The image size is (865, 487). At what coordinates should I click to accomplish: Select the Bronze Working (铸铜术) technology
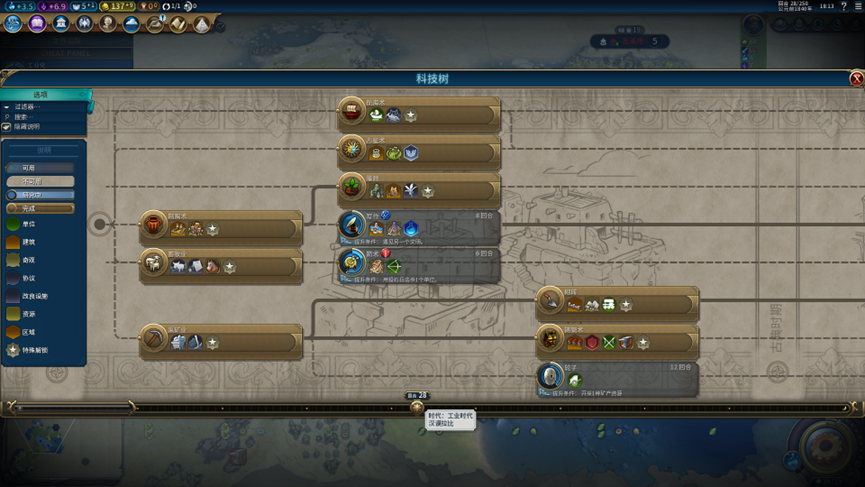click(x=616, y=340)
